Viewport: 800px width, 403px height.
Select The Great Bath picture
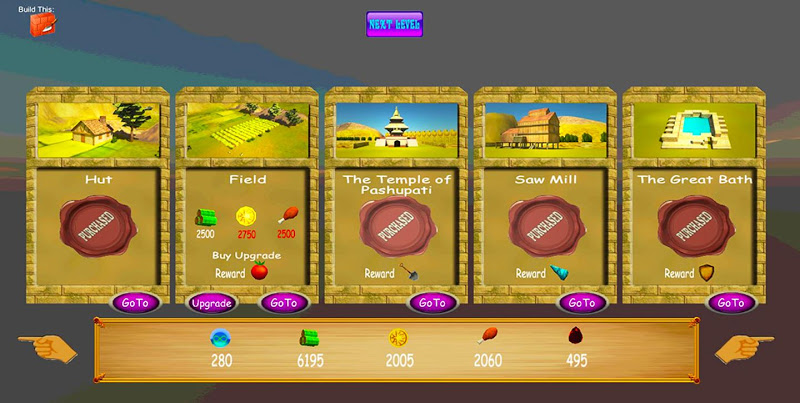693,130
